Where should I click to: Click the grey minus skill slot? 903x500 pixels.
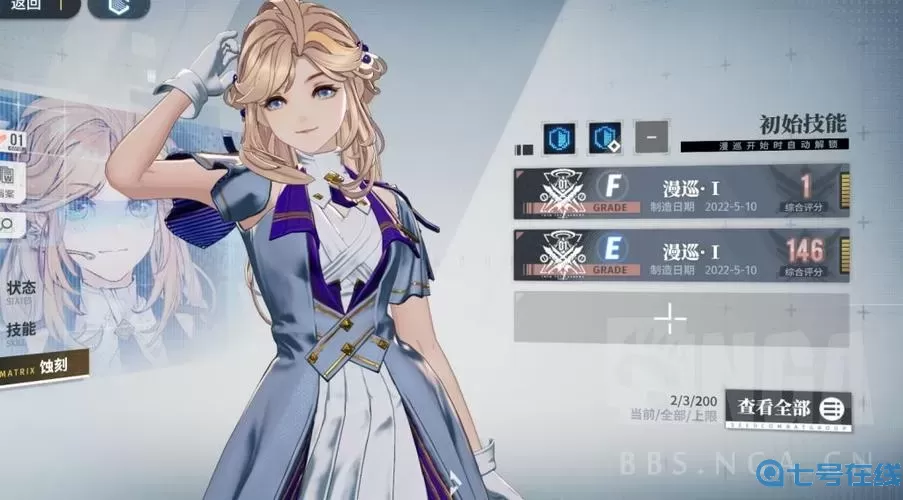[x=651, y=136]
